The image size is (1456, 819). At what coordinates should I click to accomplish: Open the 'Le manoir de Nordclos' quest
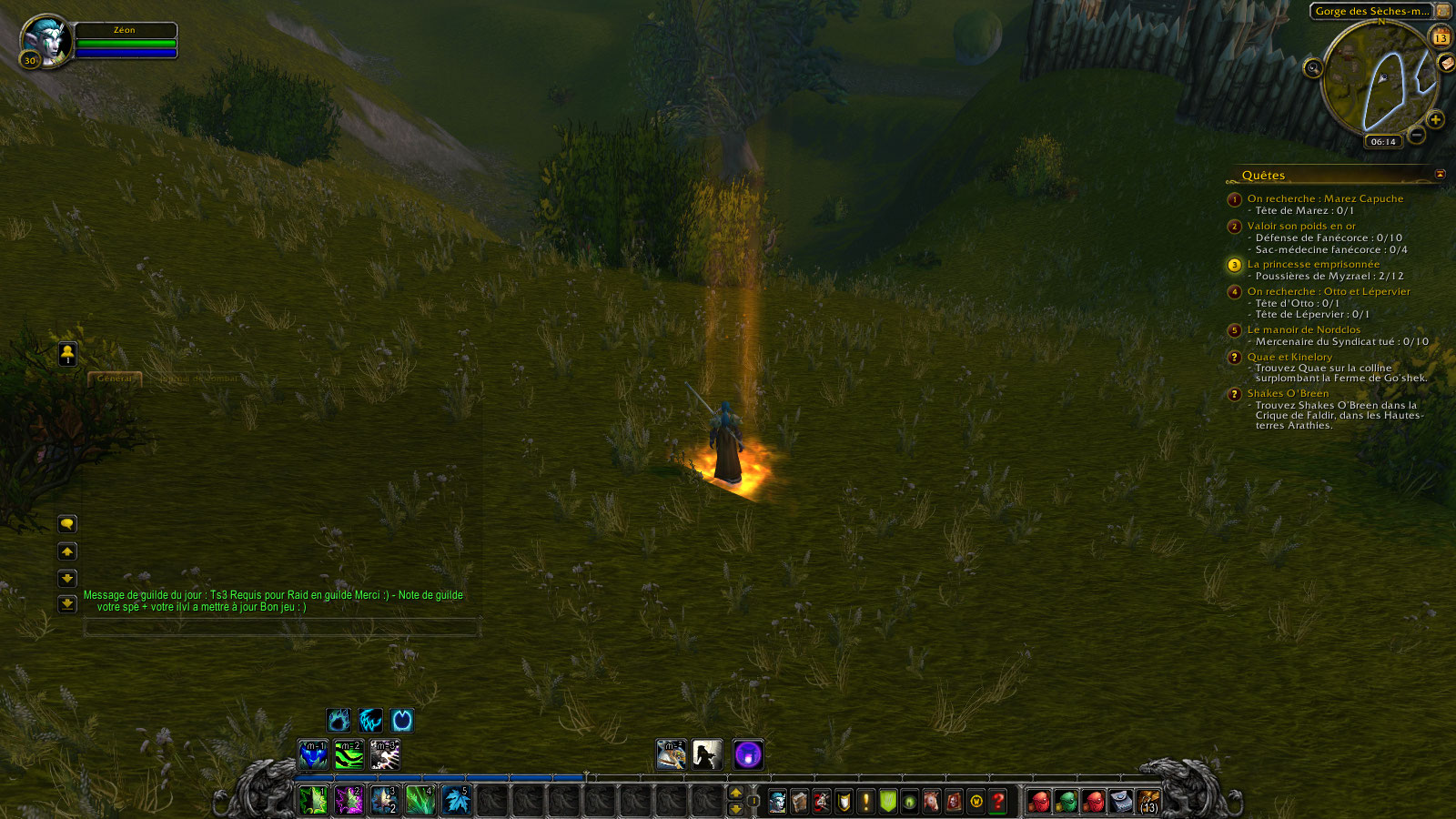pyautogui.click(x=1303, y=329)
